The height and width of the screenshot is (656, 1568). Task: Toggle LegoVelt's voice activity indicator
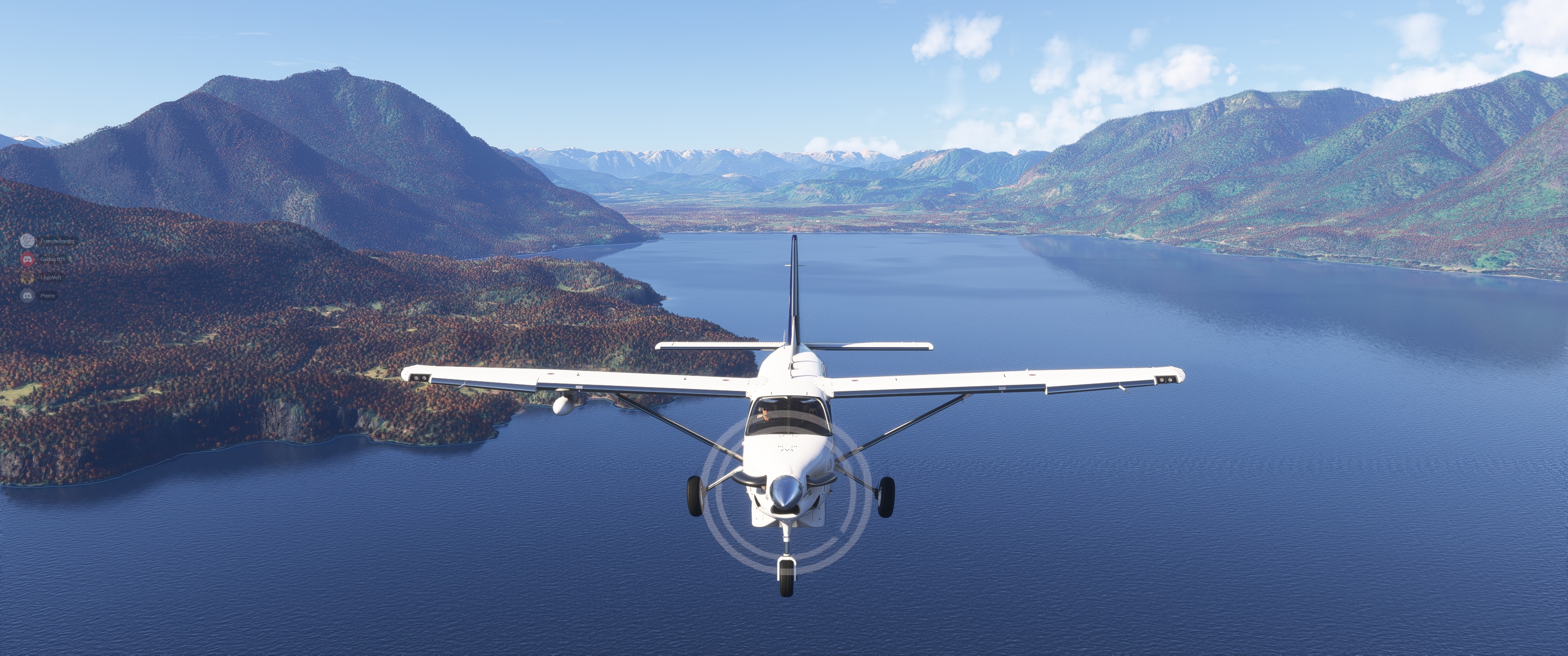[x=27, y=278]
